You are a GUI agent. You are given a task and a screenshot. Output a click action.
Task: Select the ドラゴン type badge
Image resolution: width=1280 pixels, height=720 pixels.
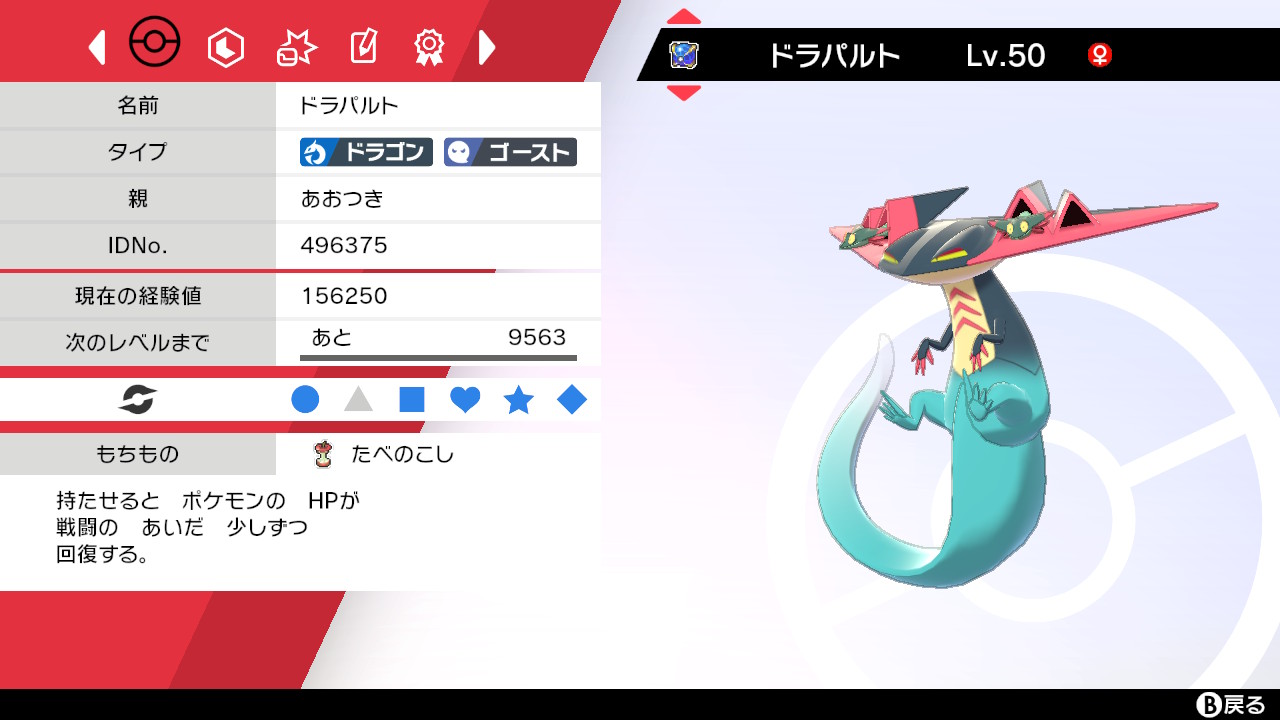click(365, 152)
